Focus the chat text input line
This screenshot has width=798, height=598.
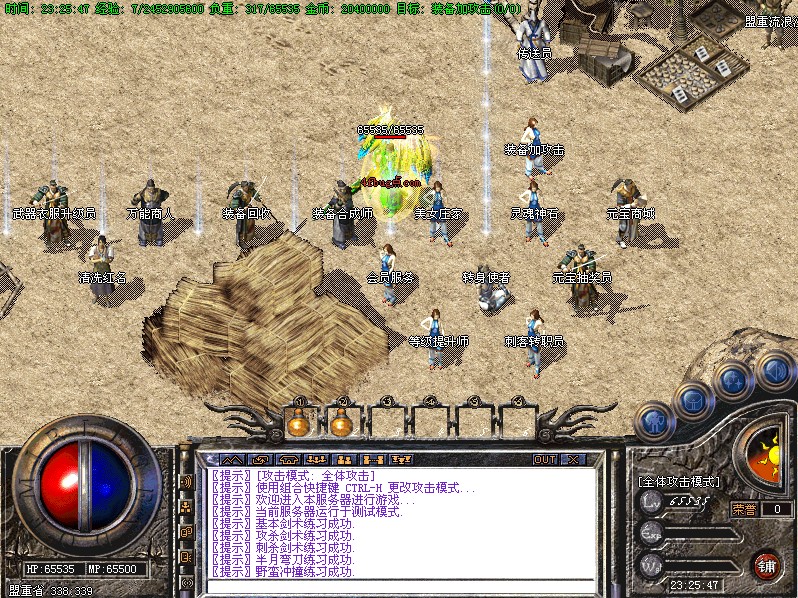pyautogui.click(x=400, y=584)
